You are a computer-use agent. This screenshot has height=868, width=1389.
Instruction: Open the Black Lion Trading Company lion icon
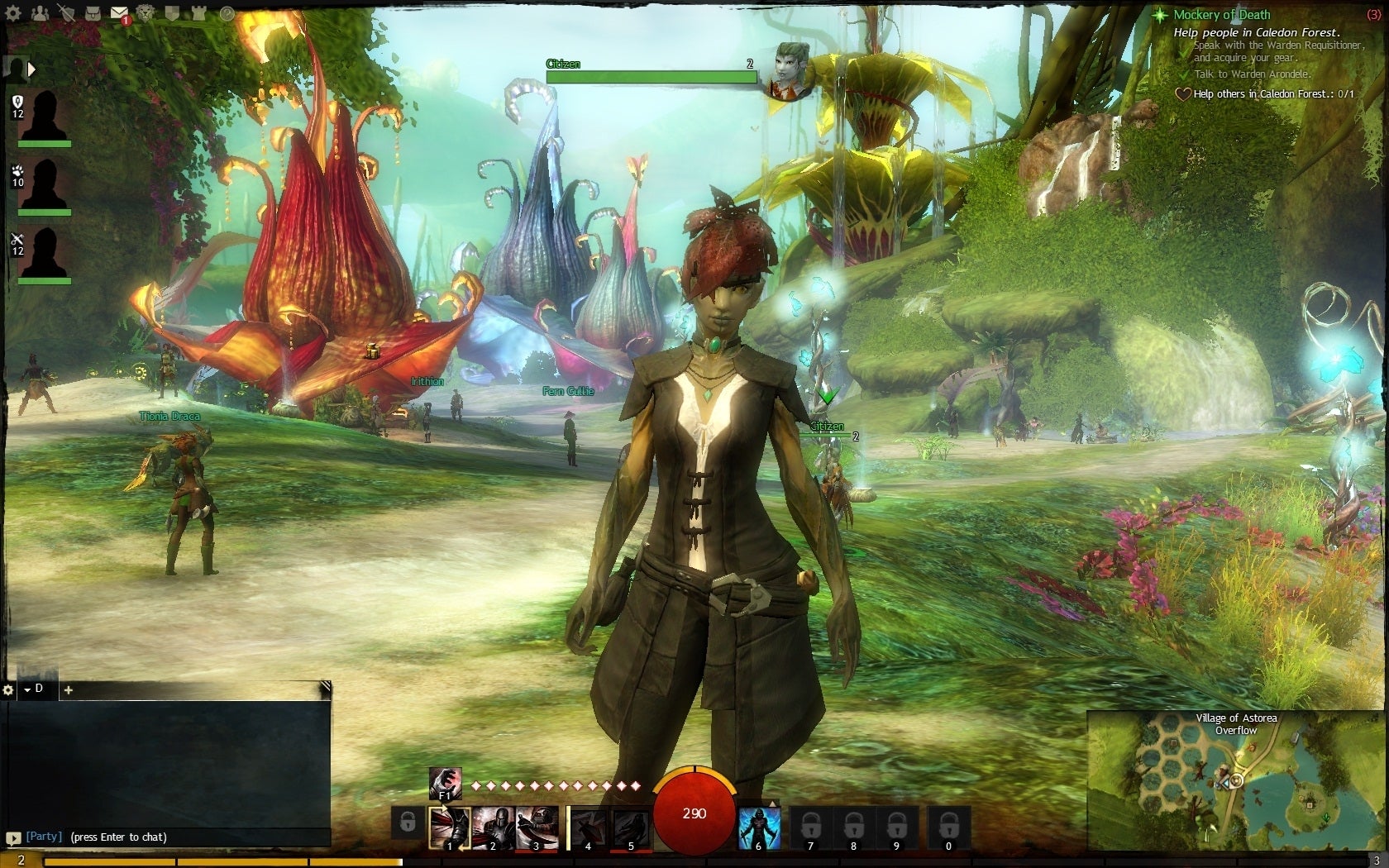[x=145, y=14]
